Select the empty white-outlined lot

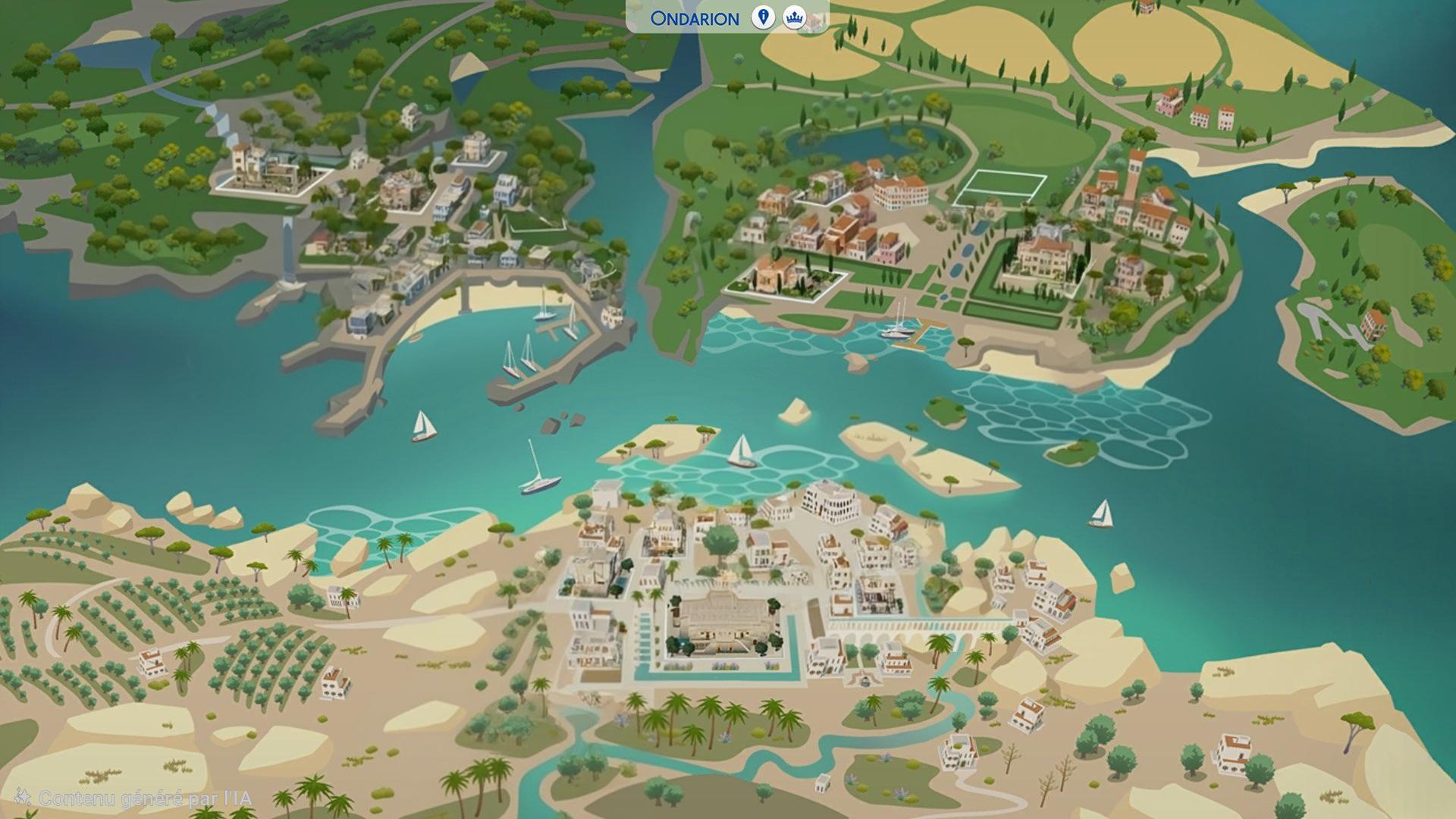point(999,188)
